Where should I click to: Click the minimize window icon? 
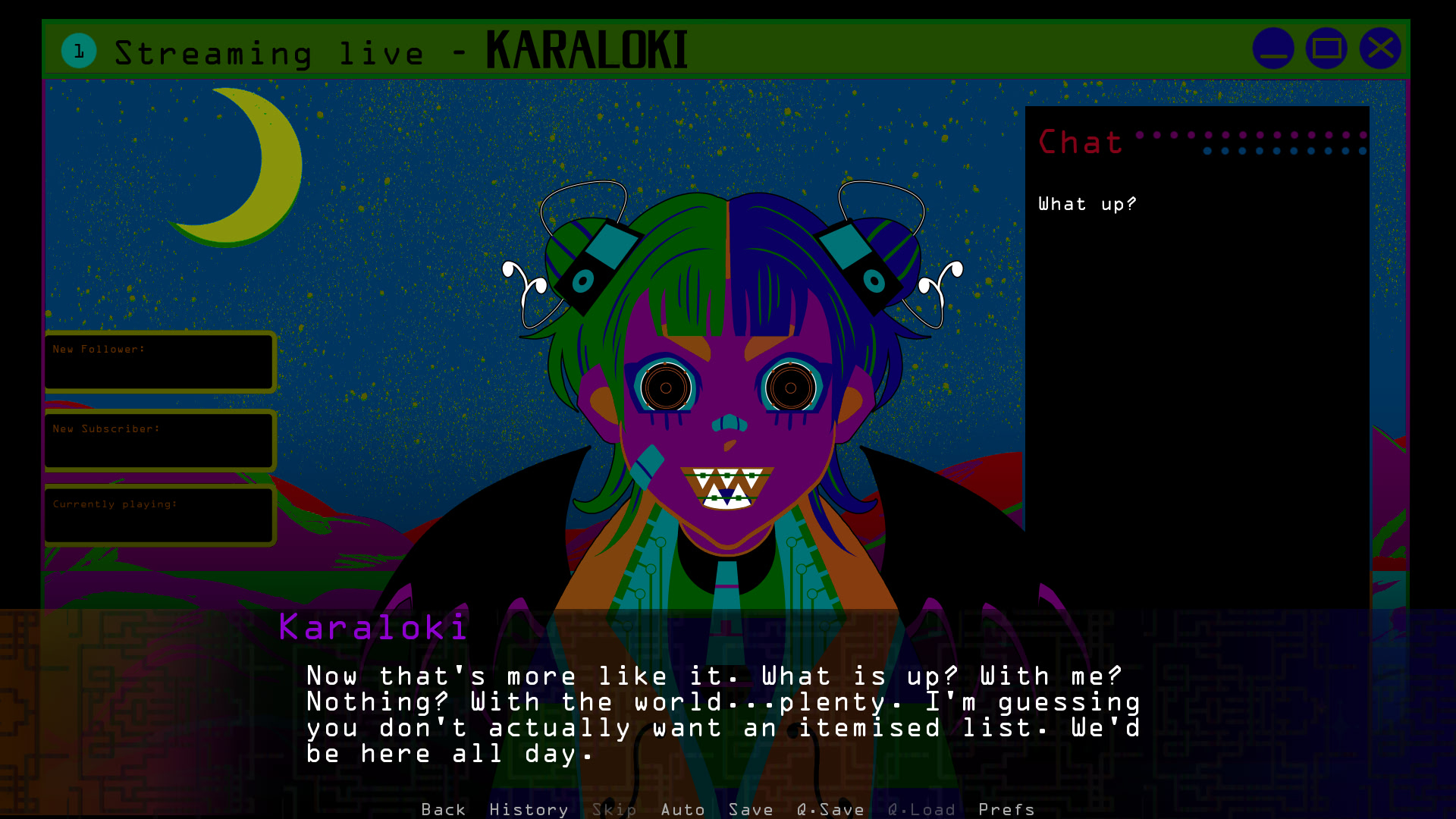[1273, 48]
